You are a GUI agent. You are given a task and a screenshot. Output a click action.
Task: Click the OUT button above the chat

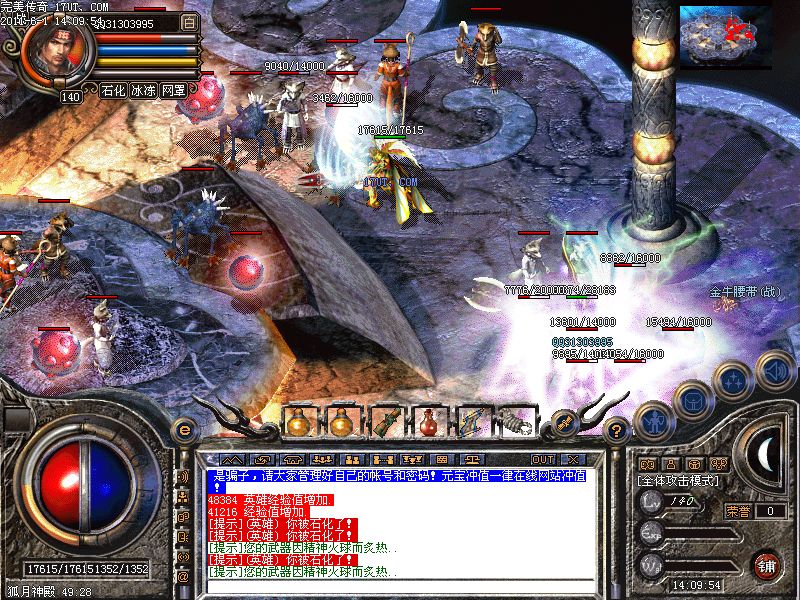tap(543, 459)
